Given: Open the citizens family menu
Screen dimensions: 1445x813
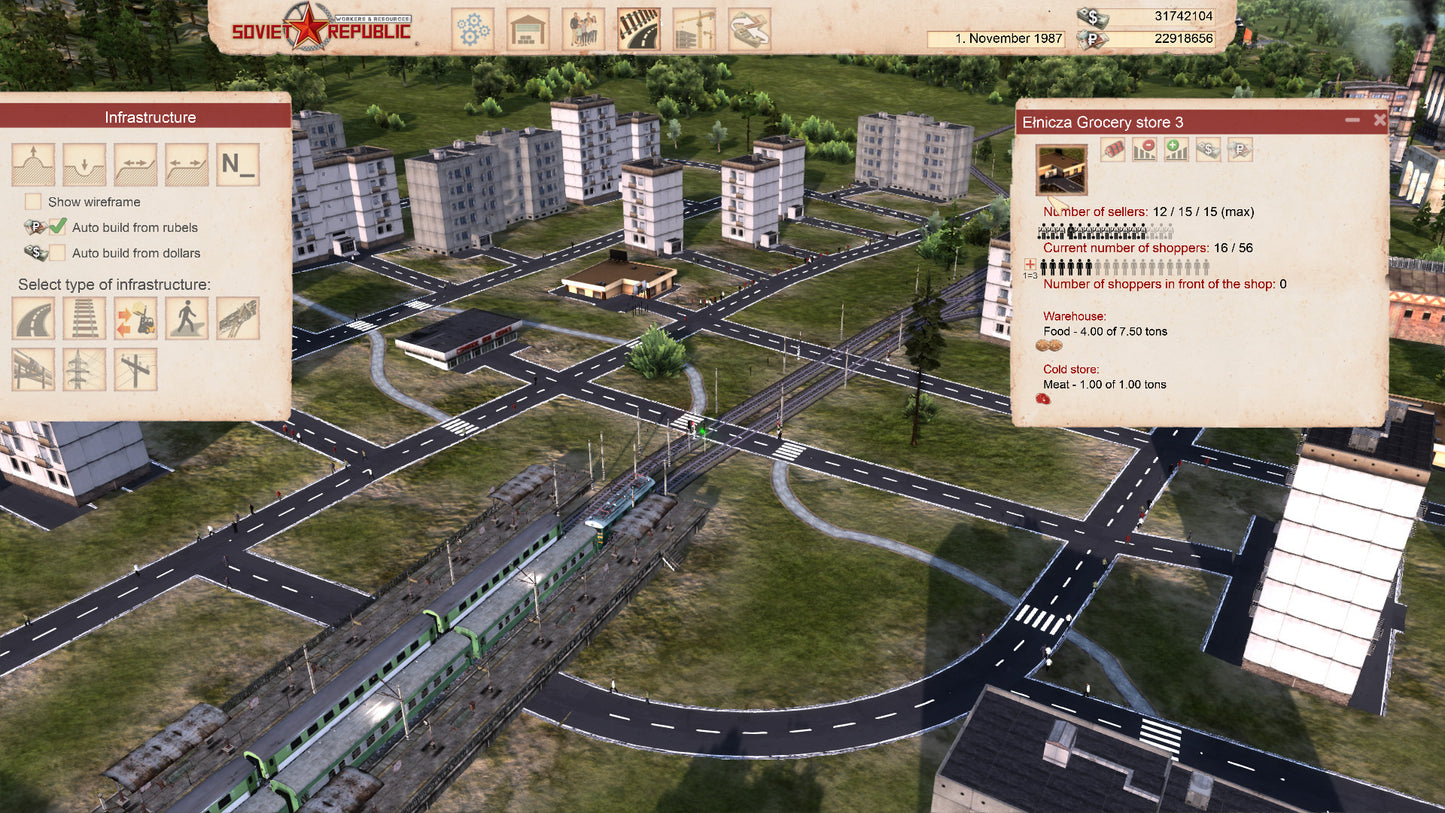Looking at the screenshot, I should (582, 29).
